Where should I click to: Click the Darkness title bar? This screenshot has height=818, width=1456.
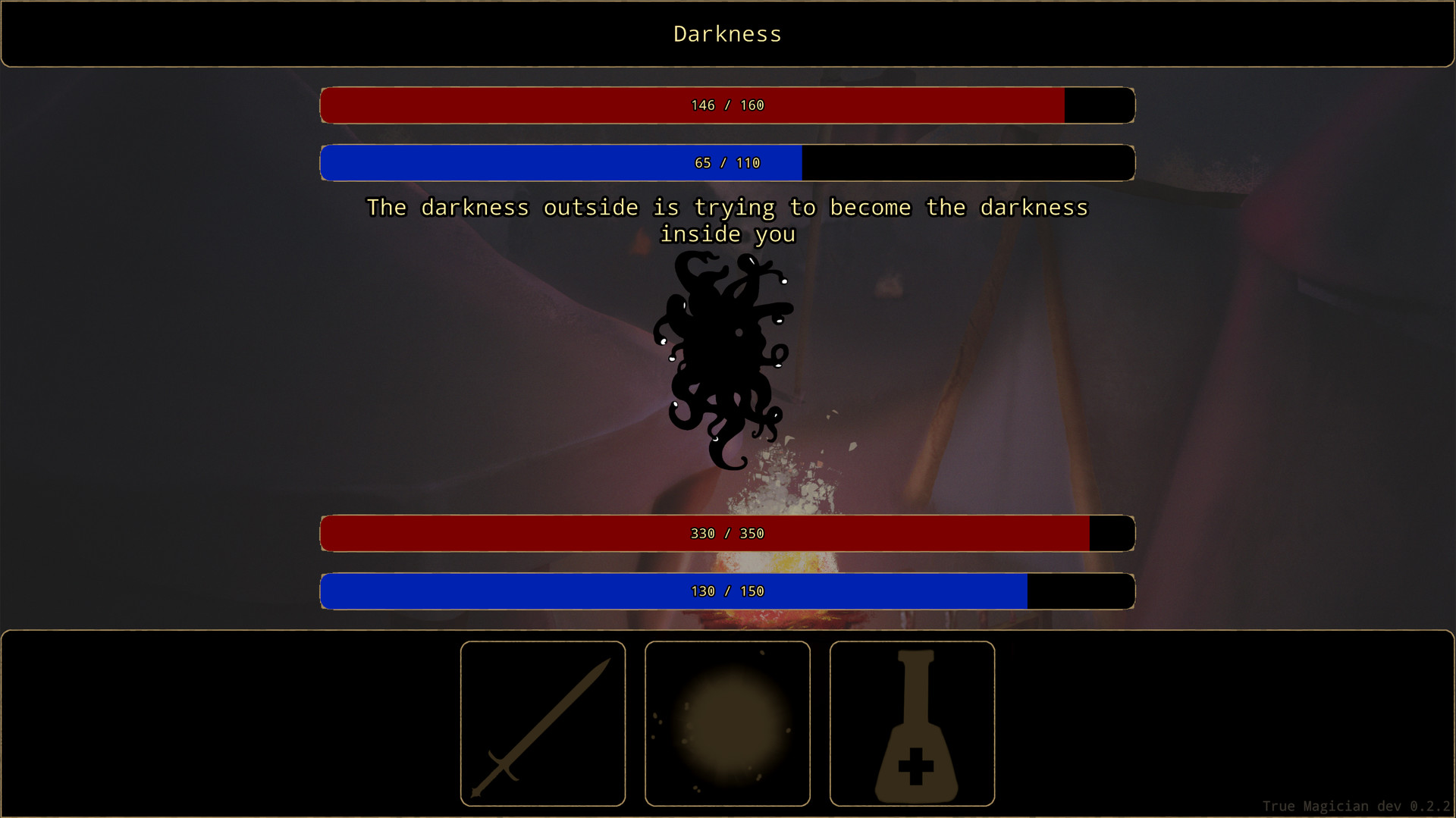[727, 33]
